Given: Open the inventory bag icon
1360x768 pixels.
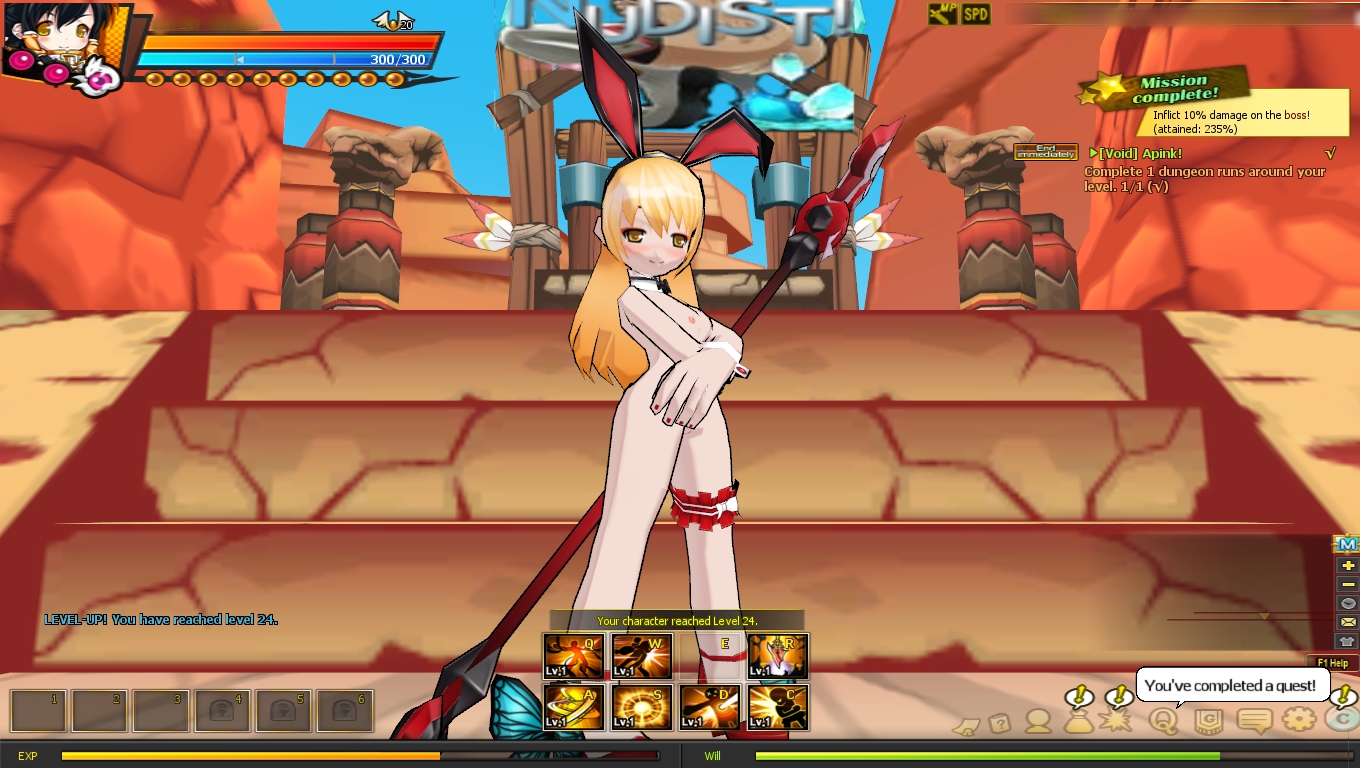Looking at the screenshot, I should click(1079, 720).
